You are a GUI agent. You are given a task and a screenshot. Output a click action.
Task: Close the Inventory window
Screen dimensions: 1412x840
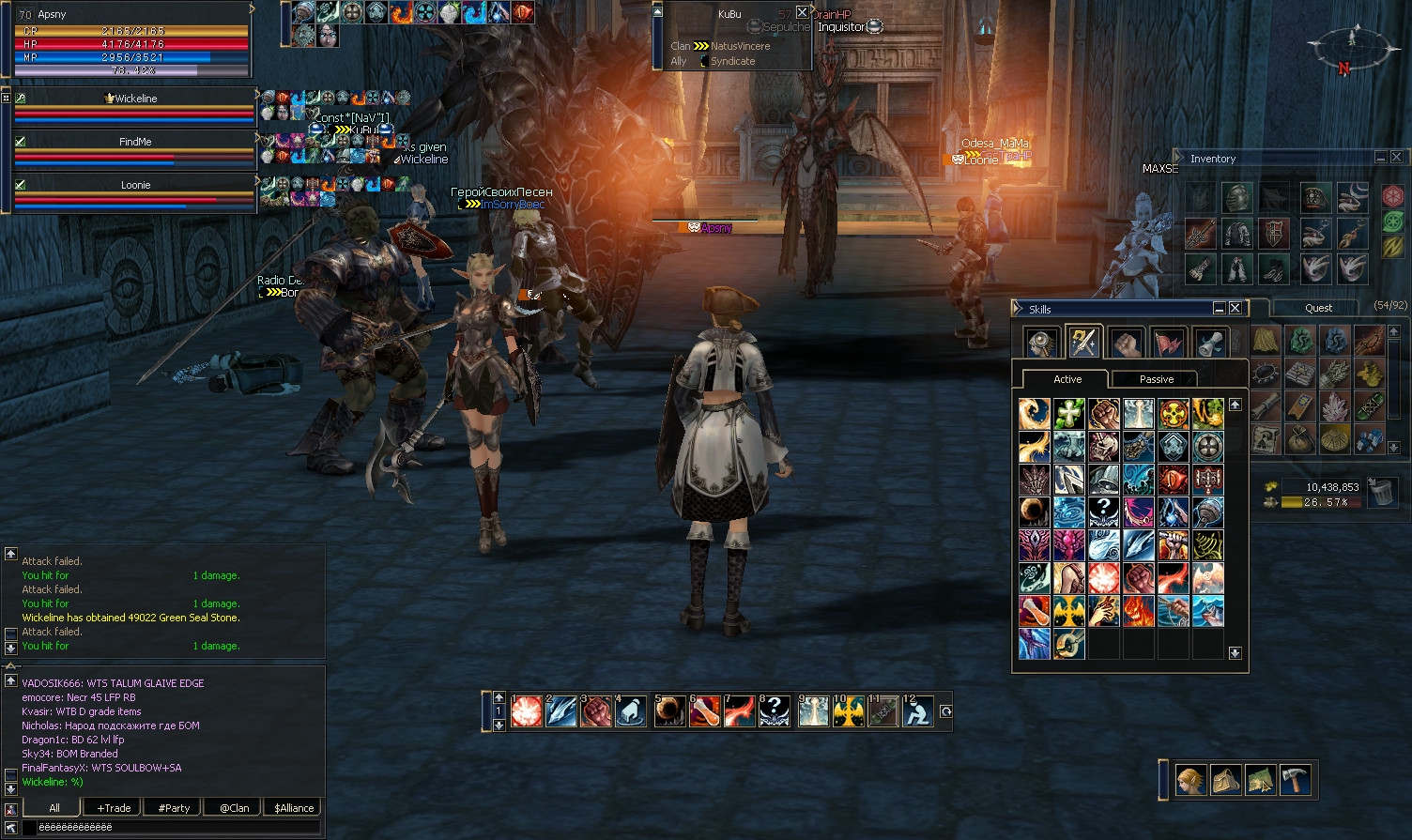[x=1397, y=158]
